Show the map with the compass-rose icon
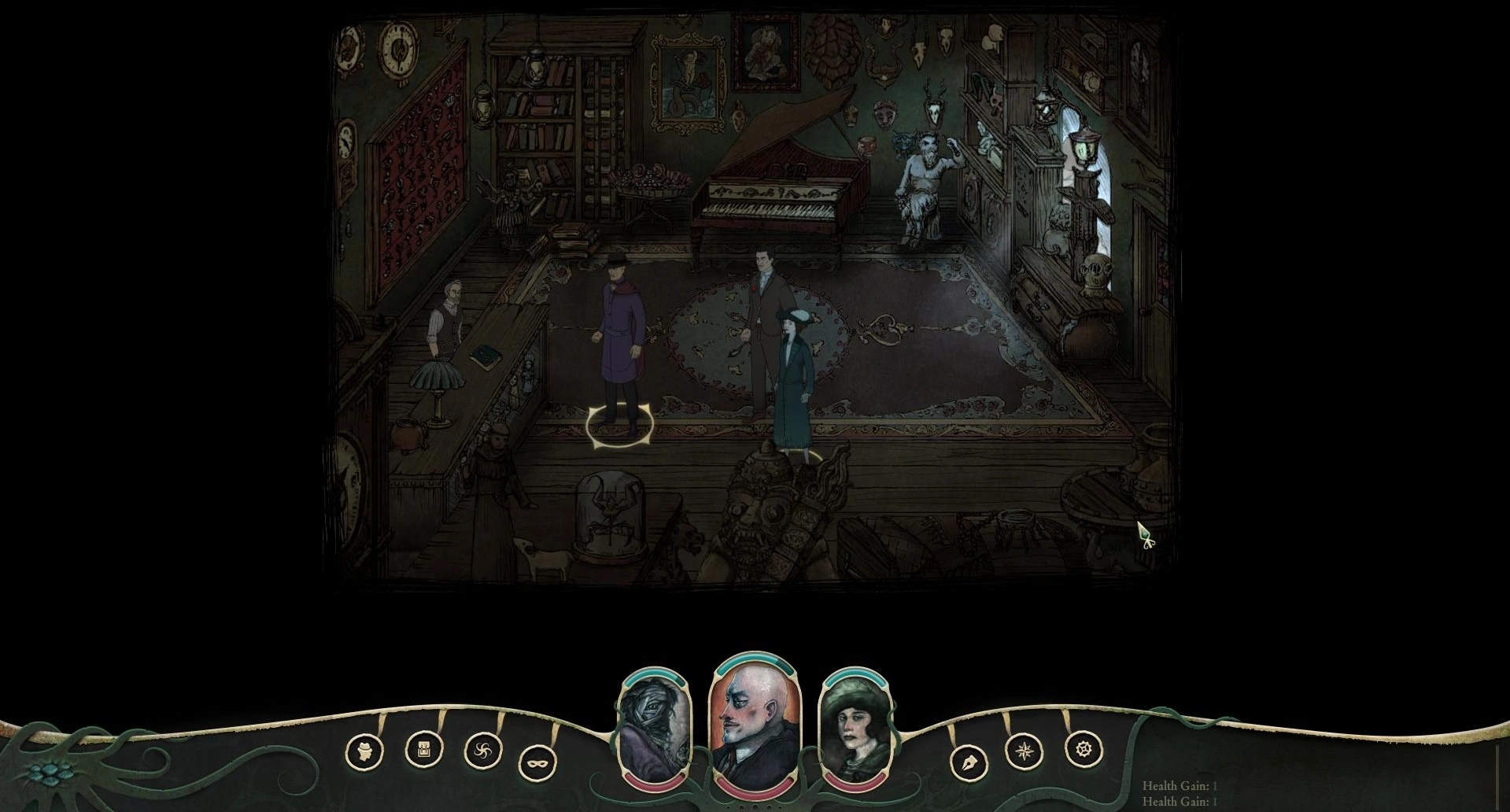The height and width of the screenshot is (812, 1510). point(1024,751)
